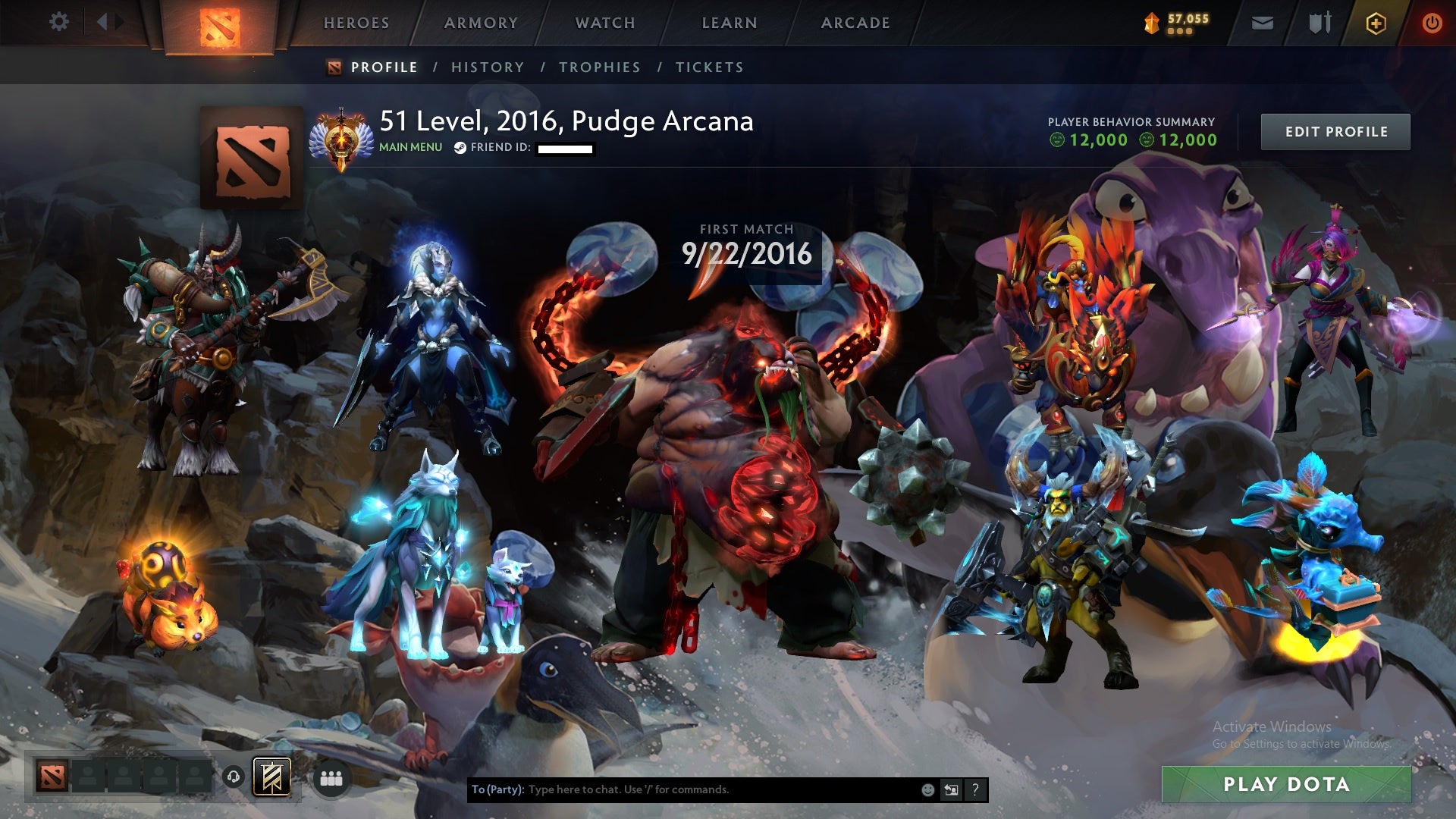1456x819 pixels.
Task: Switch to the HISTORY tab
Action: (x=486, y=67)
